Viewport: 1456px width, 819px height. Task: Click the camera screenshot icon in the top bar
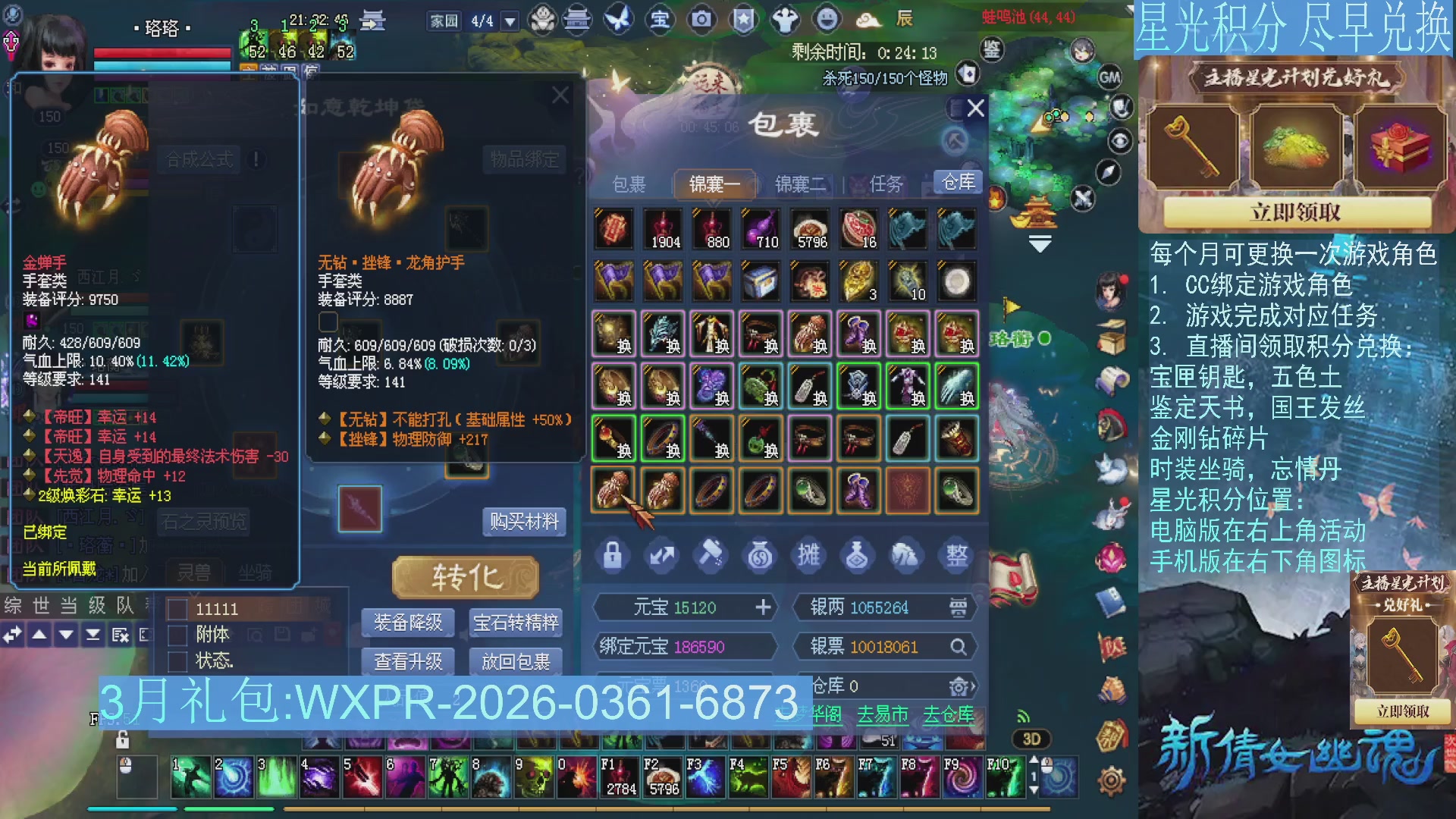tap(702, 21)
